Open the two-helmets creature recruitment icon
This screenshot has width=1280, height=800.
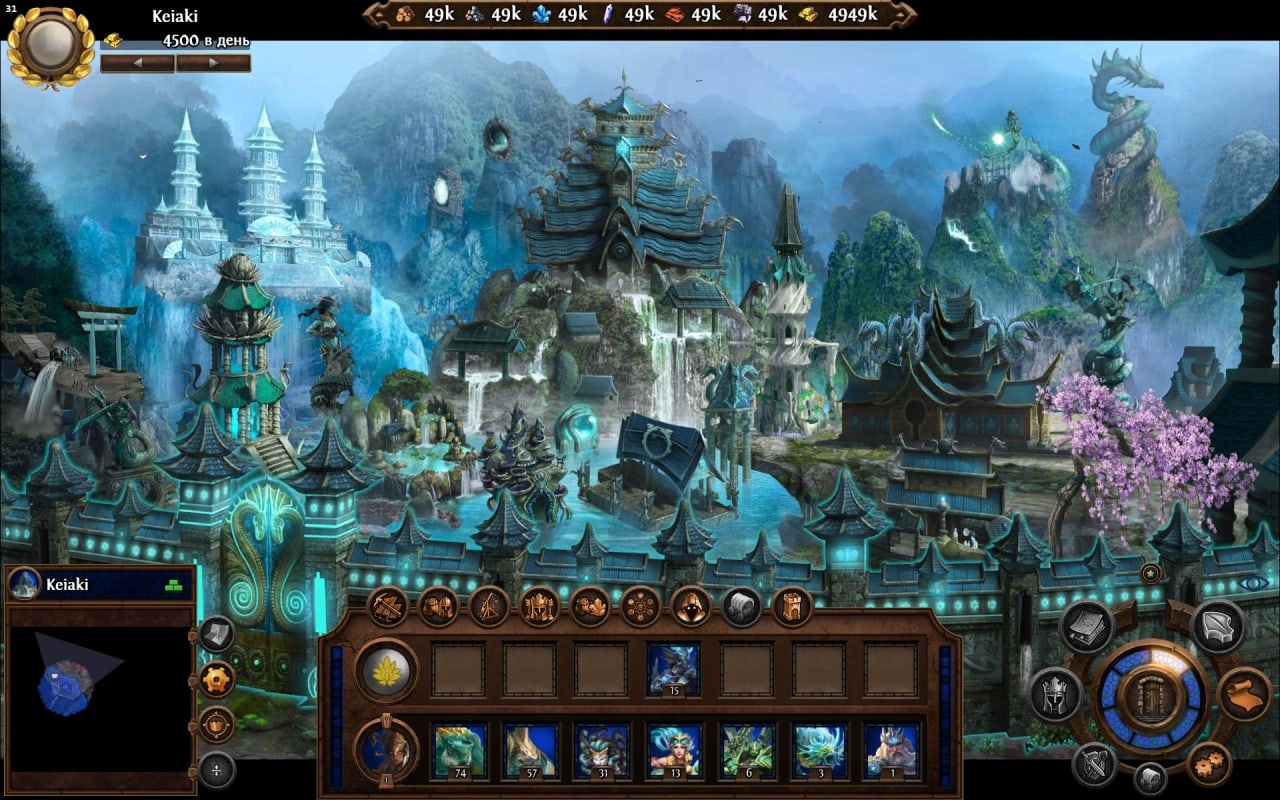pyautogui.click(x=437, y=606)
